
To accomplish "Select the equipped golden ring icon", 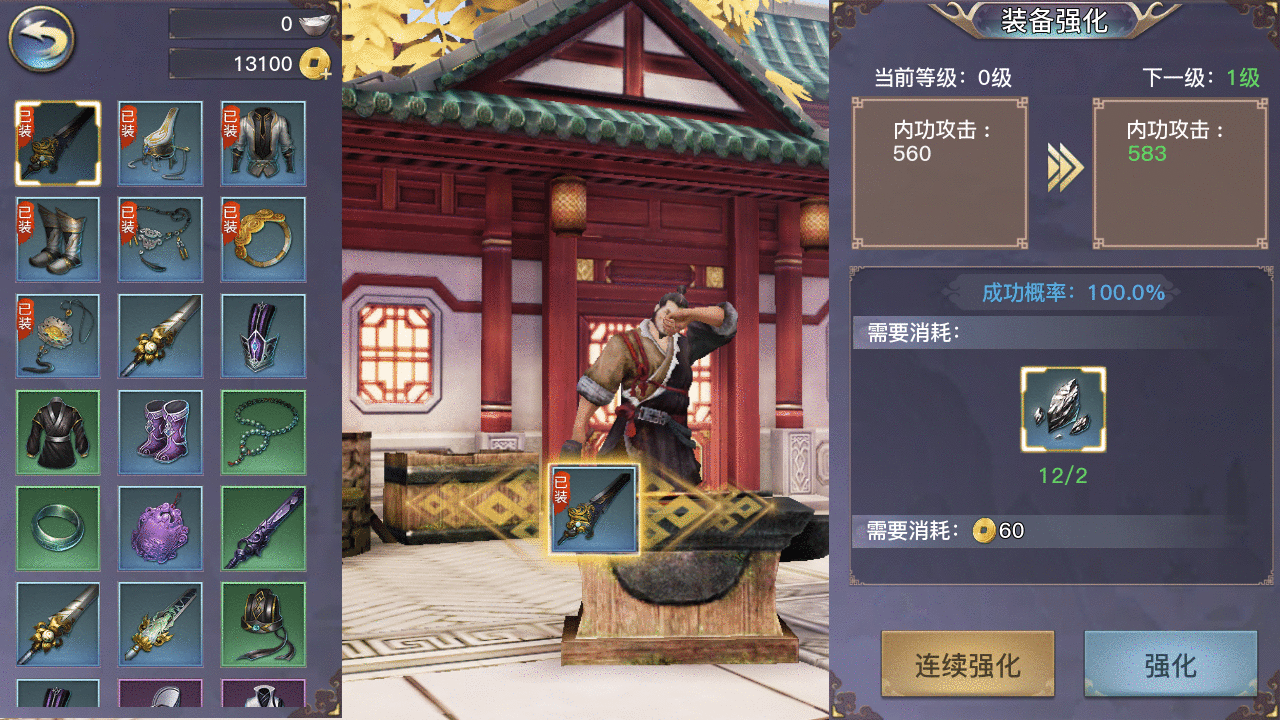I will click(263, 238).
